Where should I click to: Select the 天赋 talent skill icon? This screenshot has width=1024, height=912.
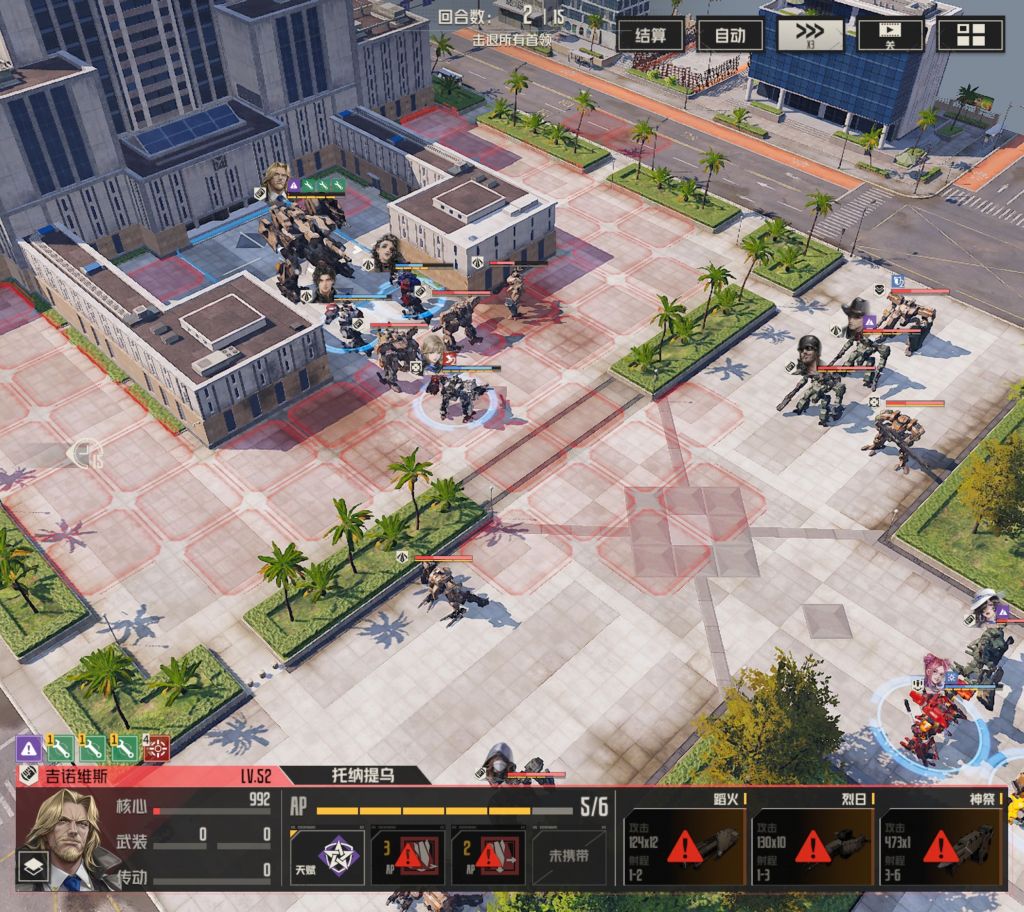coord(327,857)
